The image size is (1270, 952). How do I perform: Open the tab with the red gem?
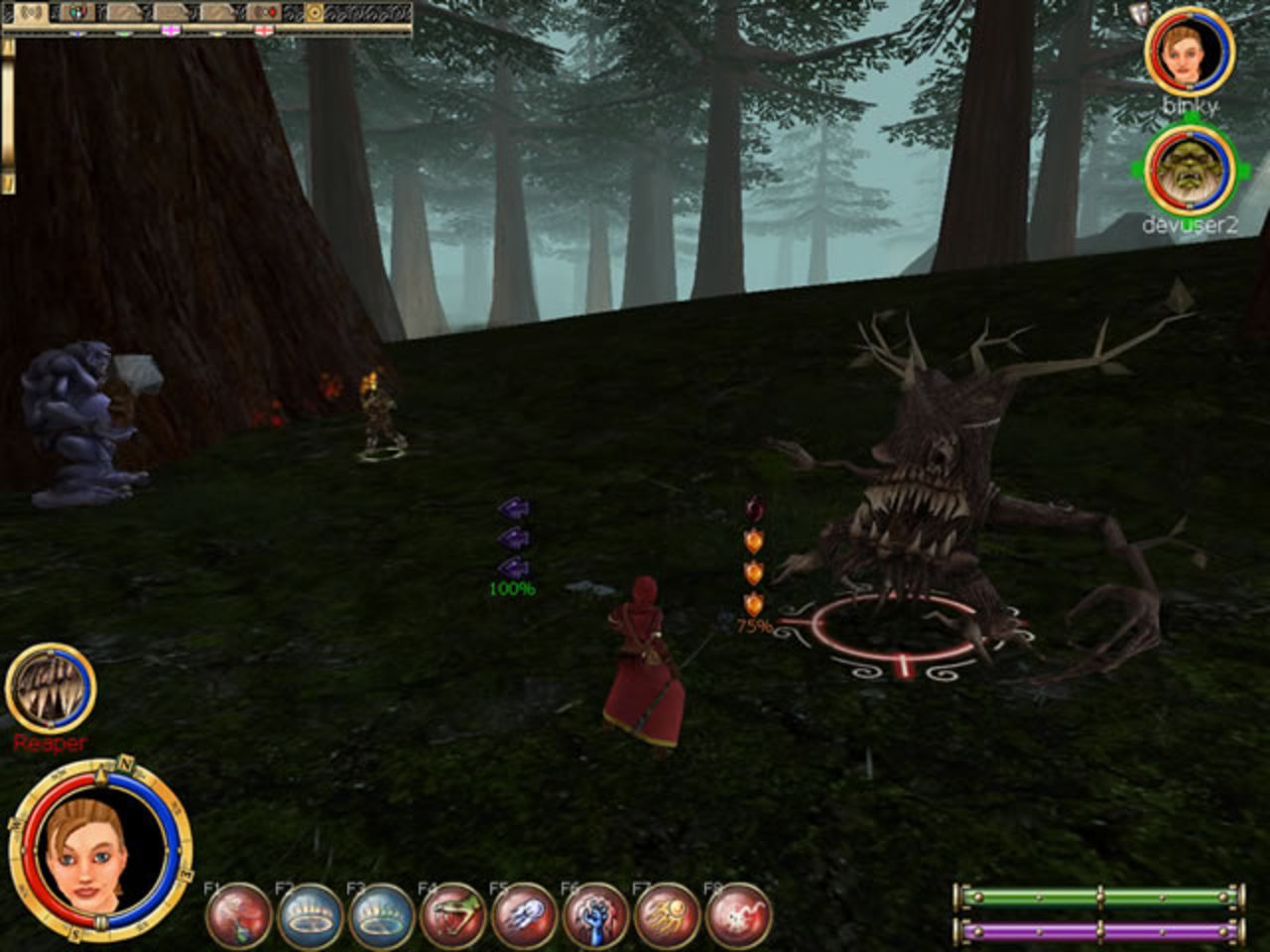(265, 12)
